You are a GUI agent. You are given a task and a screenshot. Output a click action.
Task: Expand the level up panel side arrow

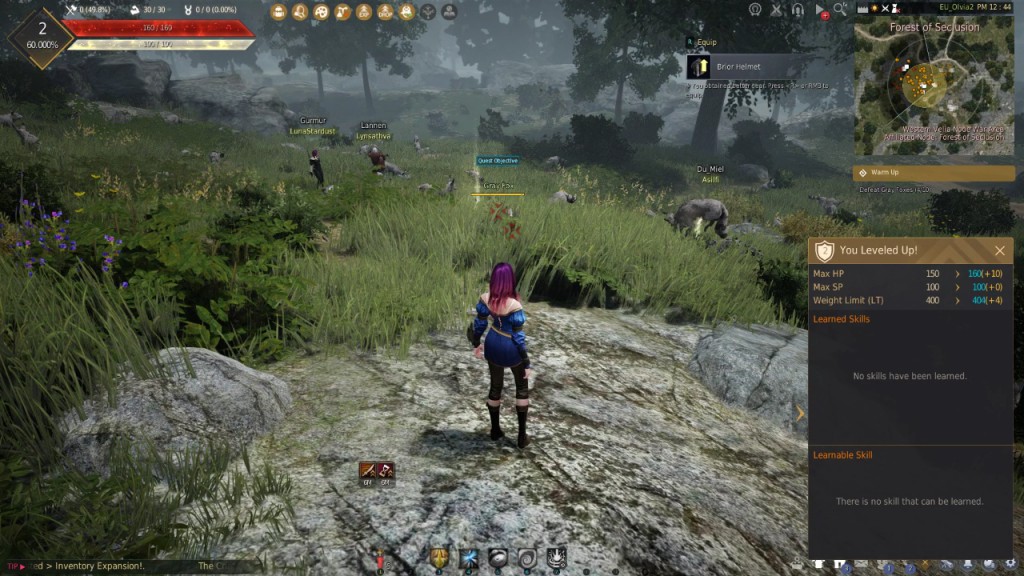(x=800, y=413)
